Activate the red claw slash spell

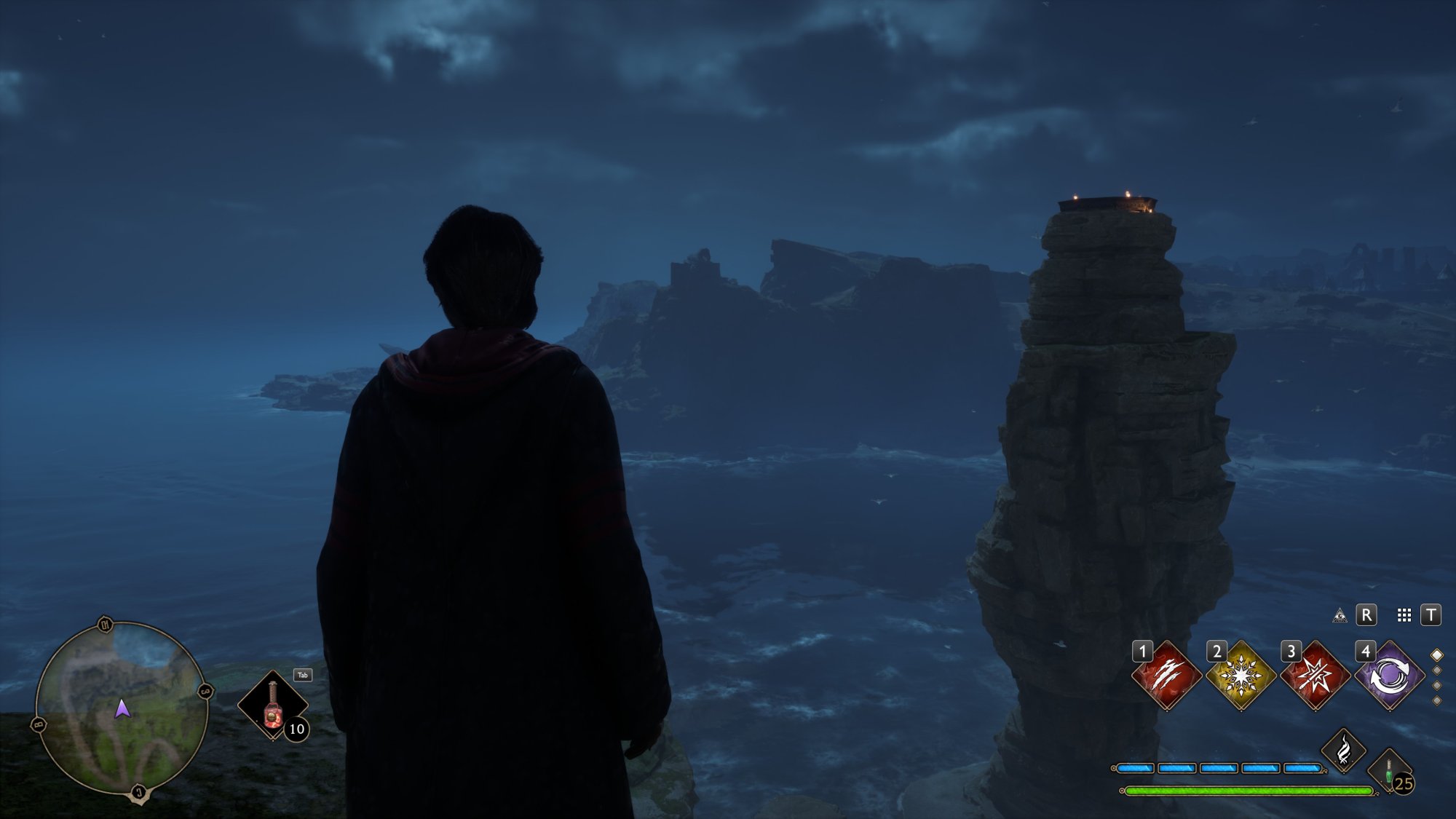coord(1167,676)
